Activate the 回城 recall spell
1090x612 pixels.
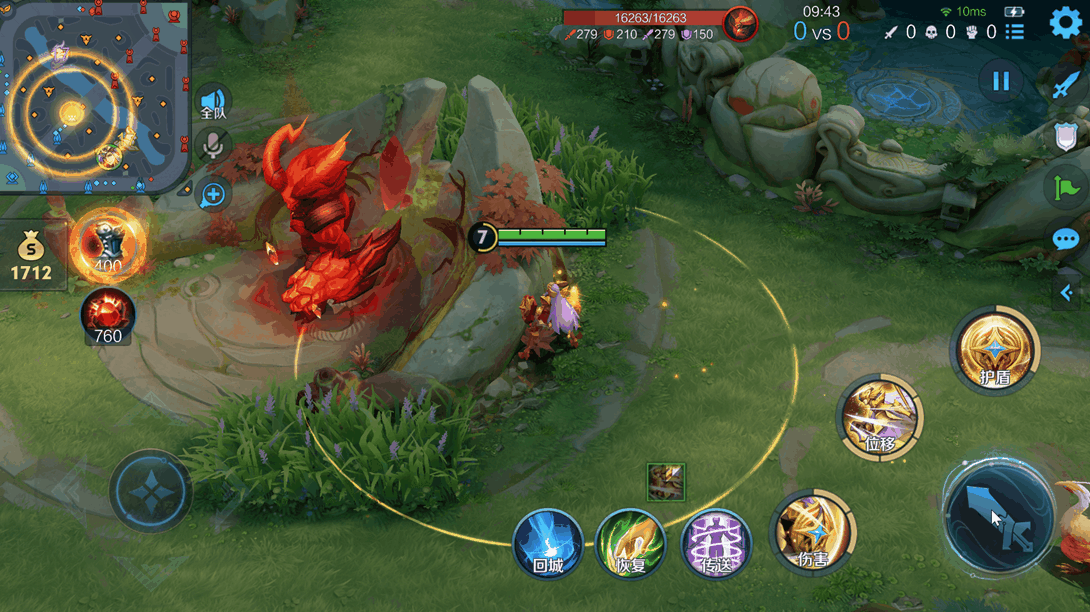pyautogui.click(x=548, y=545)
